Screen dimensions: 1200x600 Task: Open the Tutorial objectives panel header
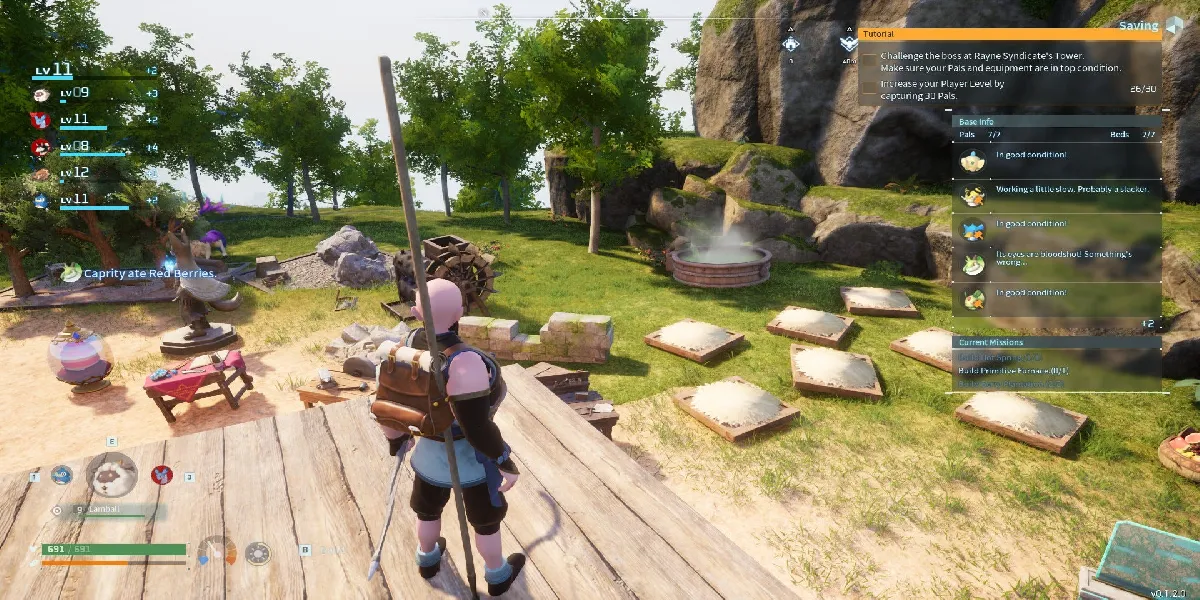point(1010,33)
